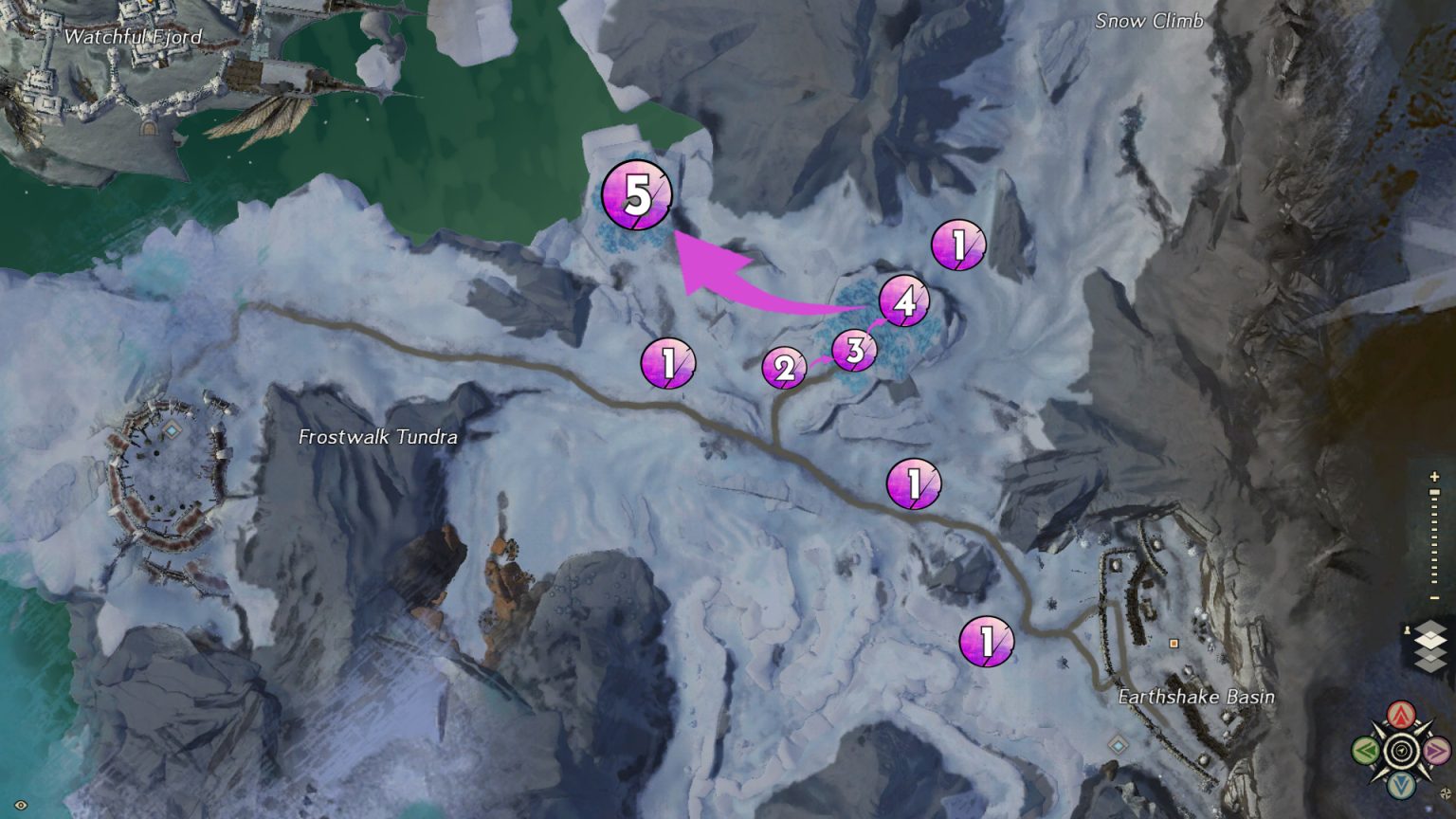Image resolution: width=1456 pixels, height=819 pixels.
Task: Click the expand crosshair icon in bottom-right corner
Action: point(1446,792)
